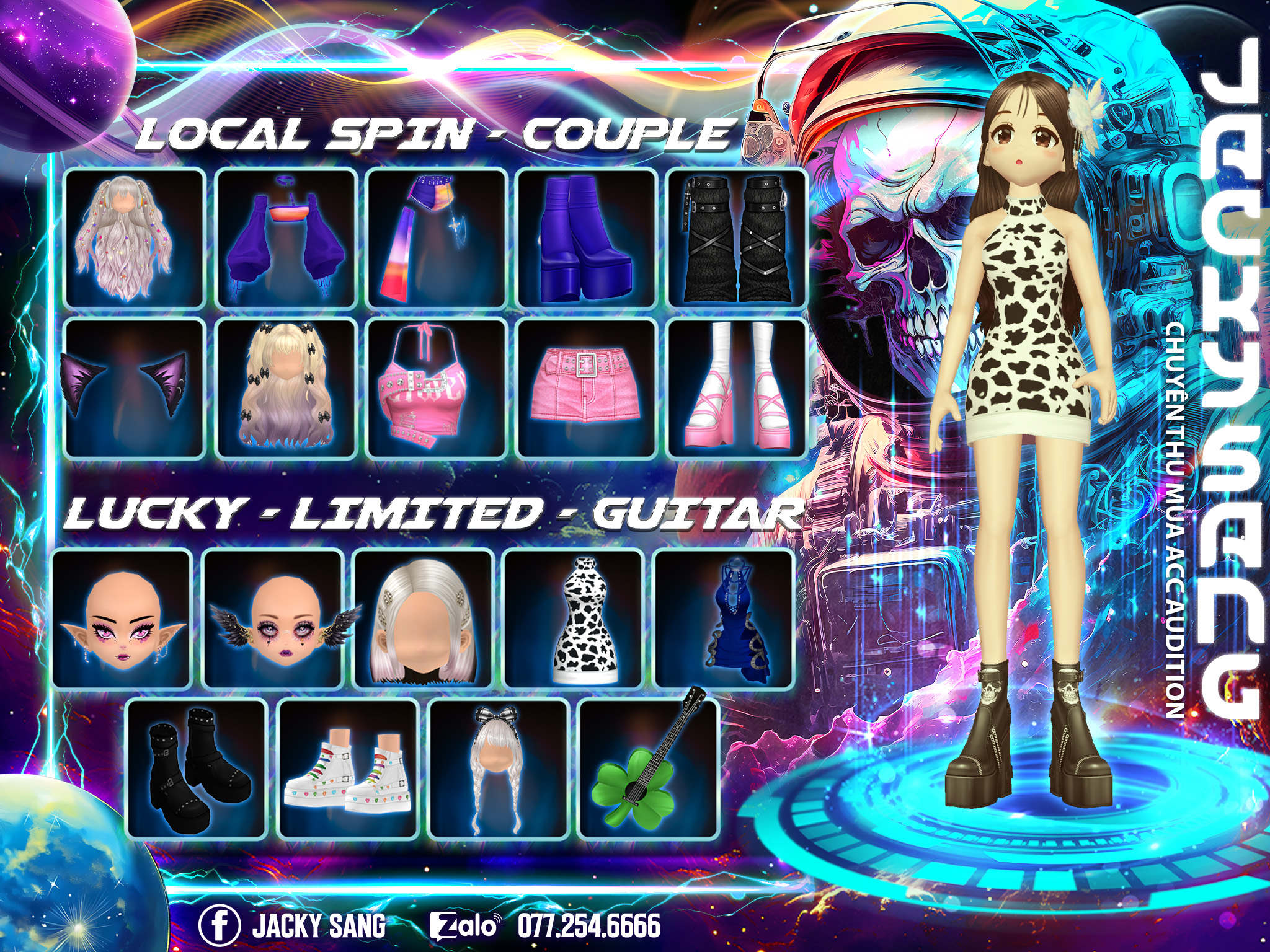Select the purple cat ears item
1270x952 pixels.
pos(135,389)
